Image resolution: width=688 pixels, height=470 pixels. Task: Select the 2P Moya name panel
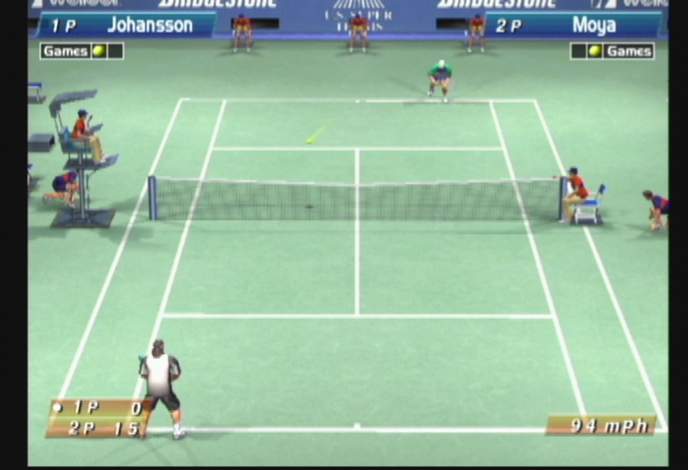coord(573,25)
